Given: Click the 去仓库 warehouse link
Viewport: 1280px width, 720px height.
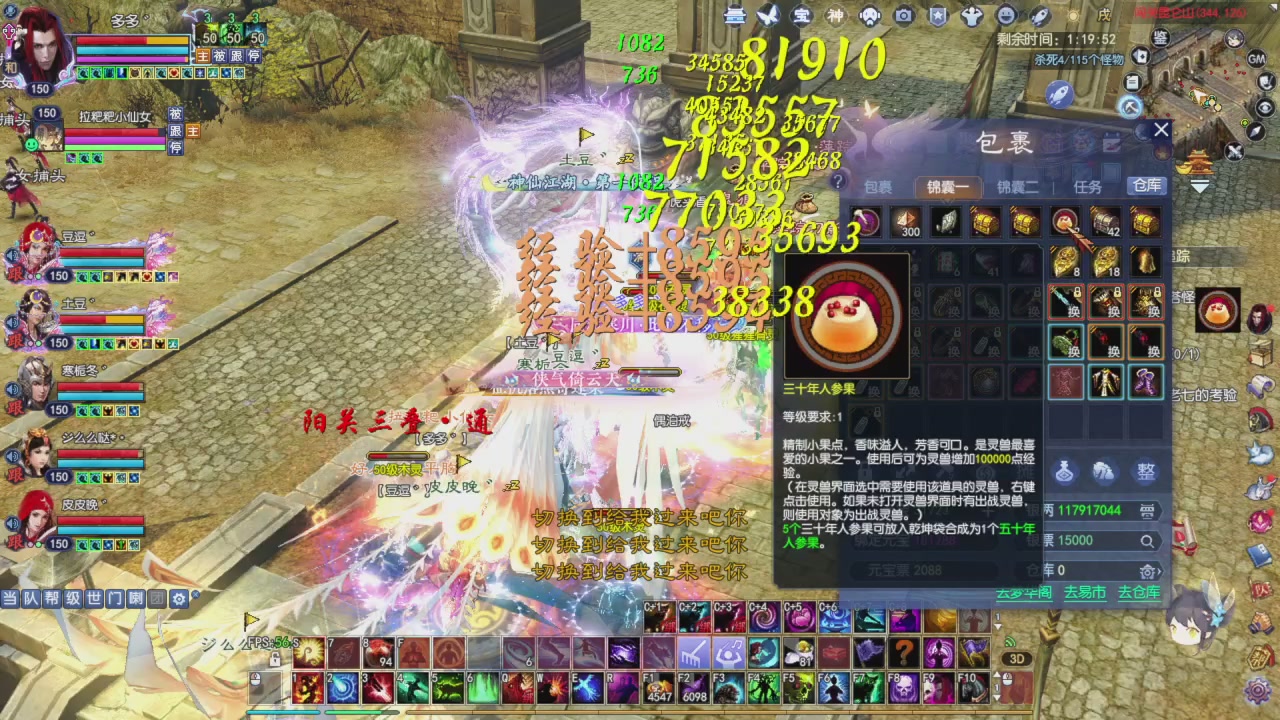Looking at the screenshot, I should pos(1140,591).
